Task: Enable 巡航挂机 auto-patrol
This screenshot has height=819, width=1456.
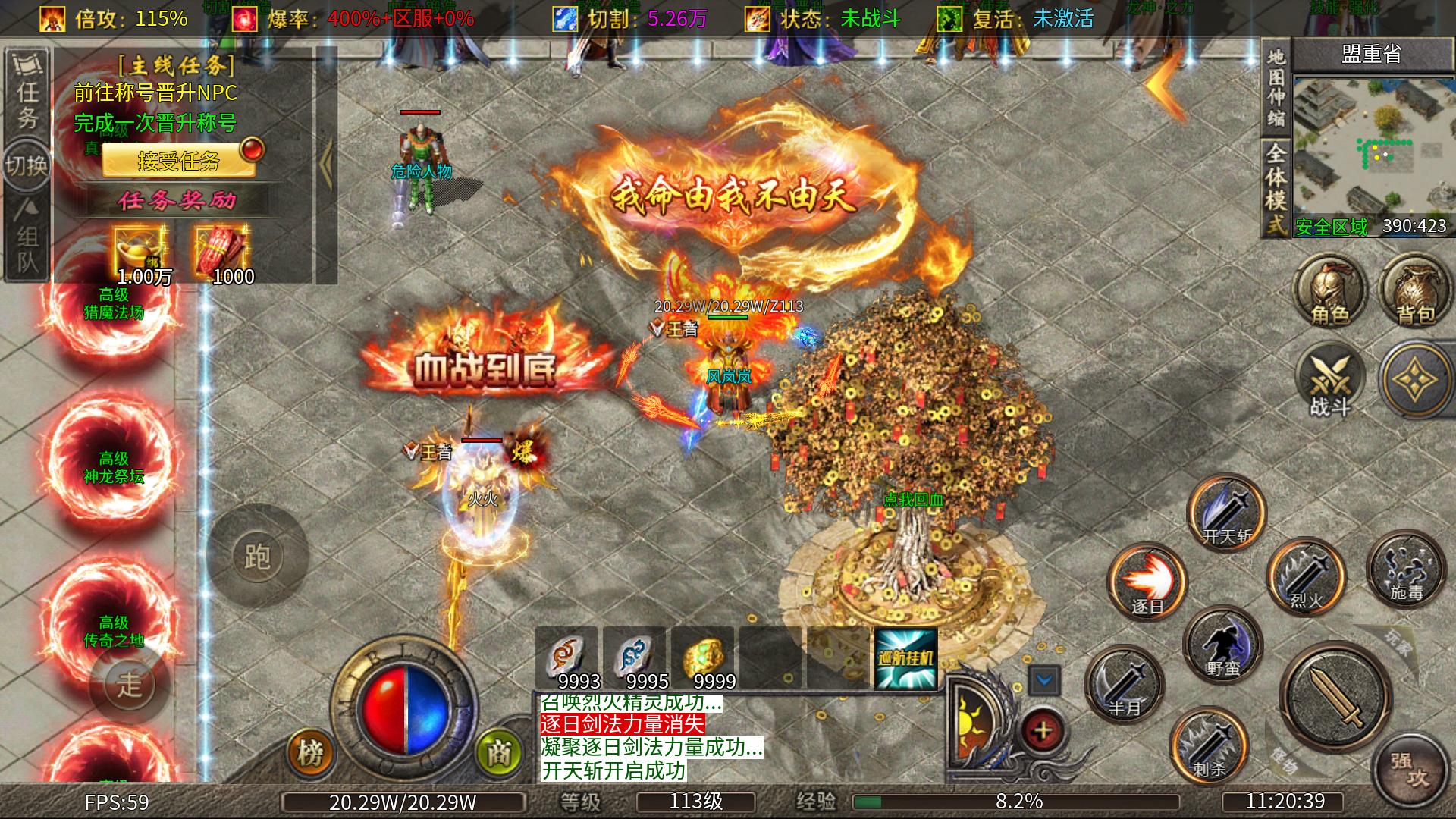Action: coord(905,658)
